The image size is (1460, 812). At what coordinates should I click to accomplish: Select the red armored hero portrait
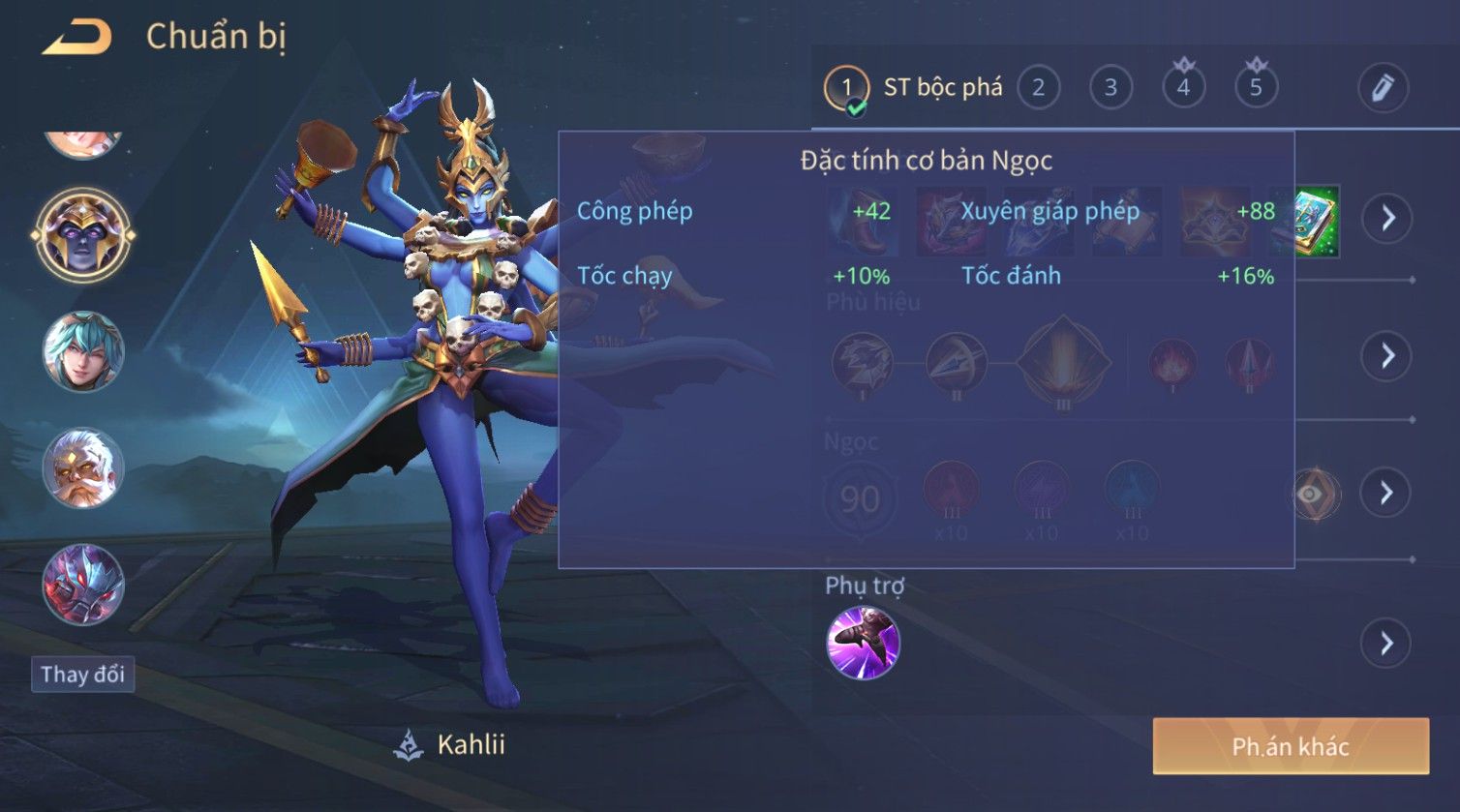click(83, 585)
